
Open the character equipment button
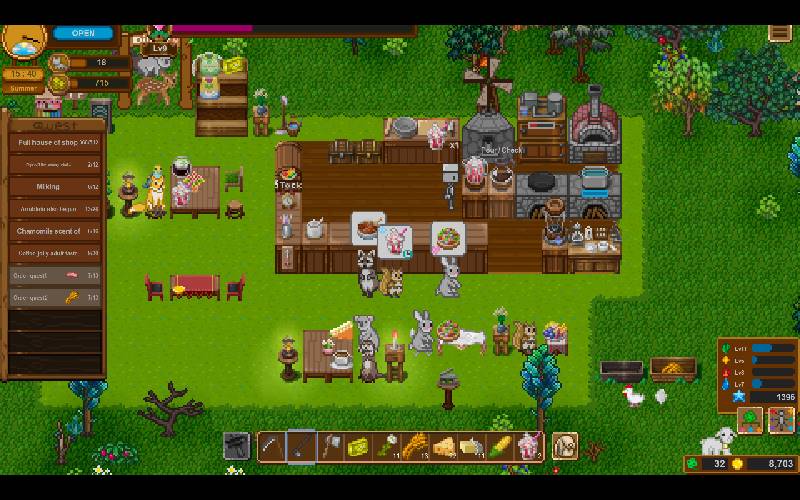click(x=780, y=421)
